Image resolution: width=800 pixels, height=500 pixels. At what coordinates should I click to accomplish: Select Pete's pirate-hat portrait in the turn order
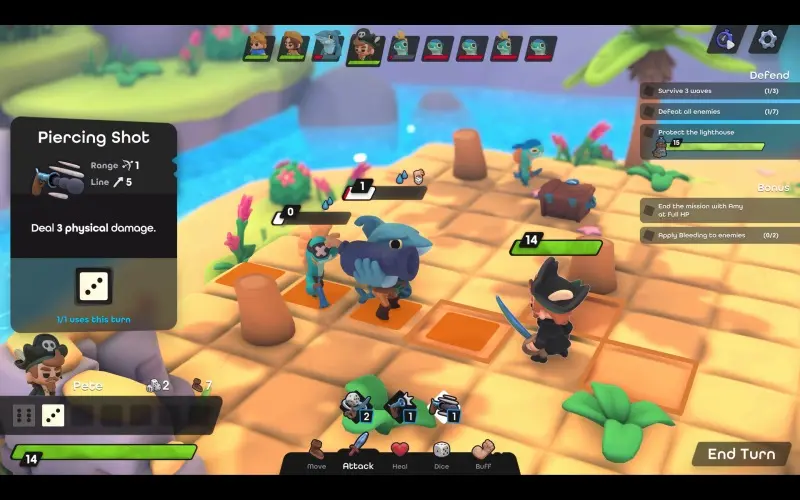coord(364,47)
